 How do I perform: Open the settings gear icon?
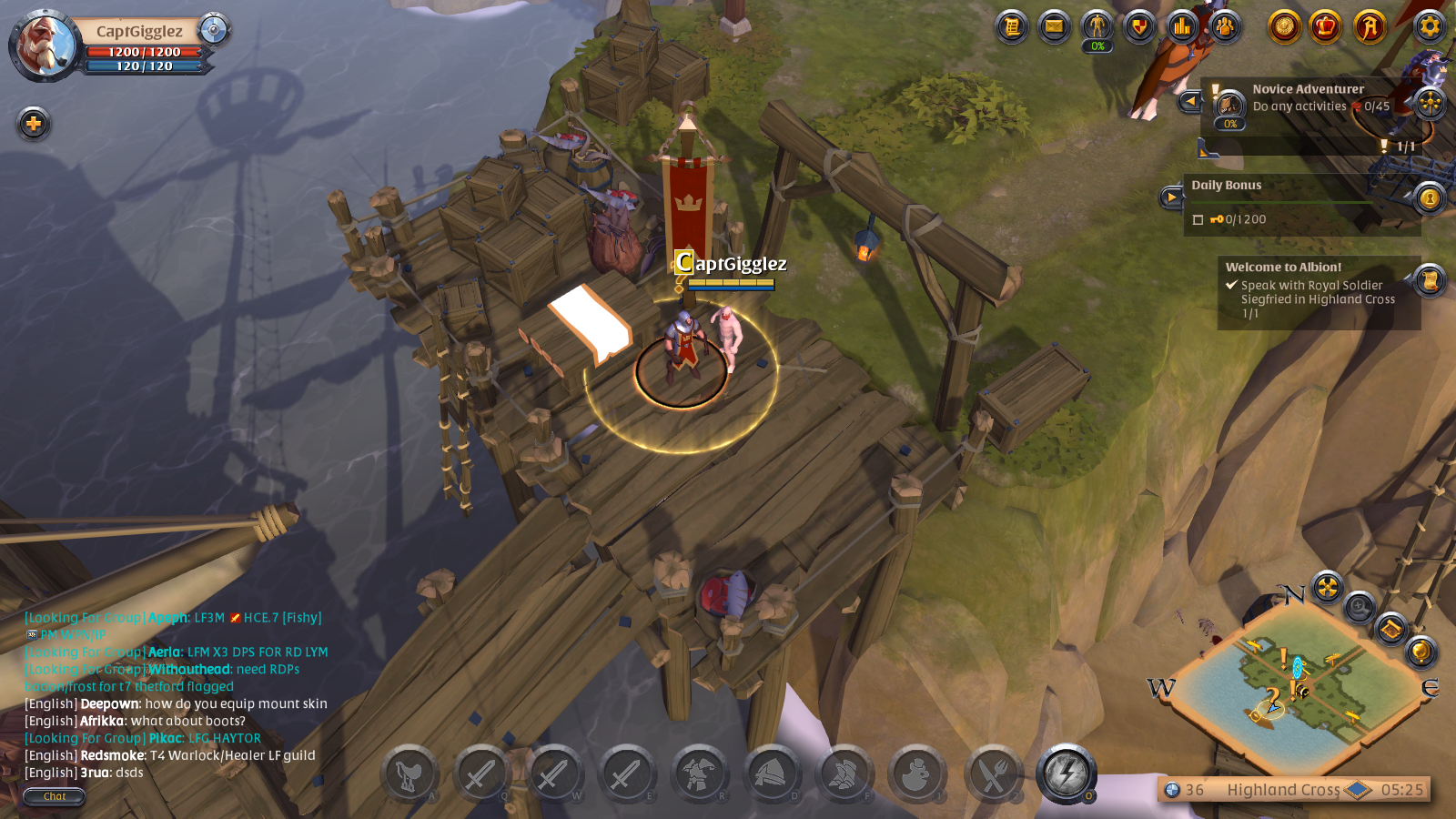tap(1430, 27)
